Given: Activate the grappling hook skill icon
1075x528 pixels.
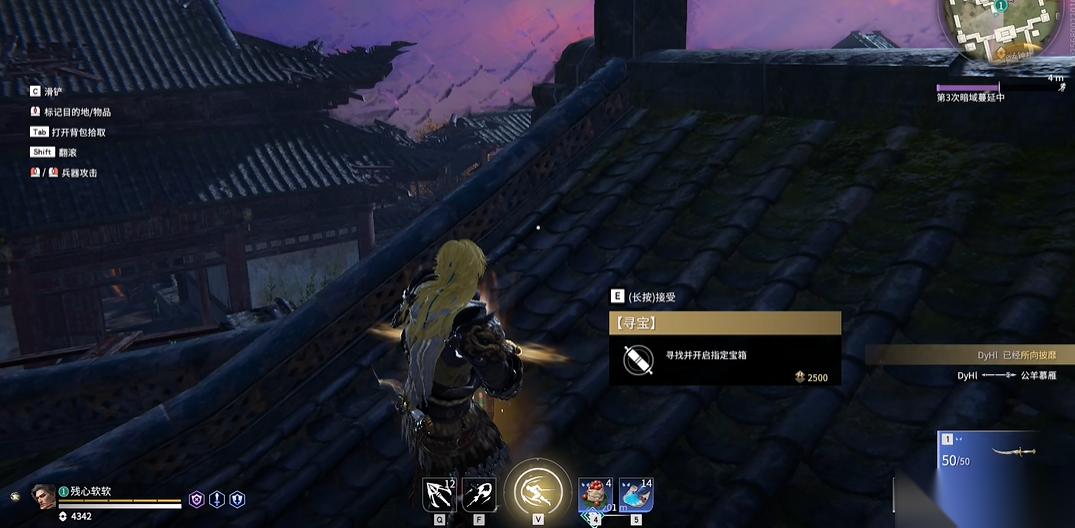Looking at the screenshot, I should click(439, 494).
